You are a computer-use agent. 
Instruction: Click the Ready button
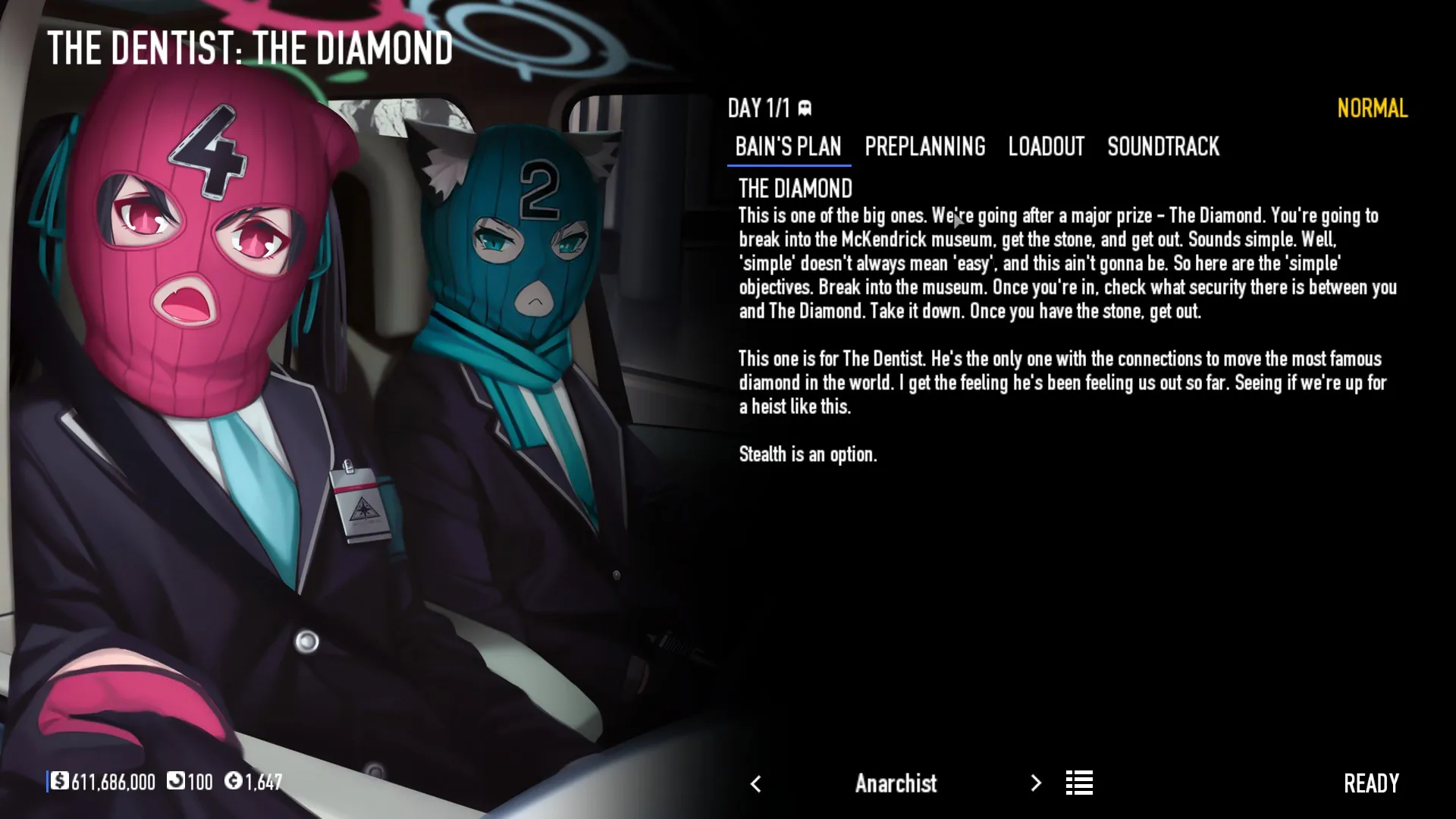coord(1370,783)
